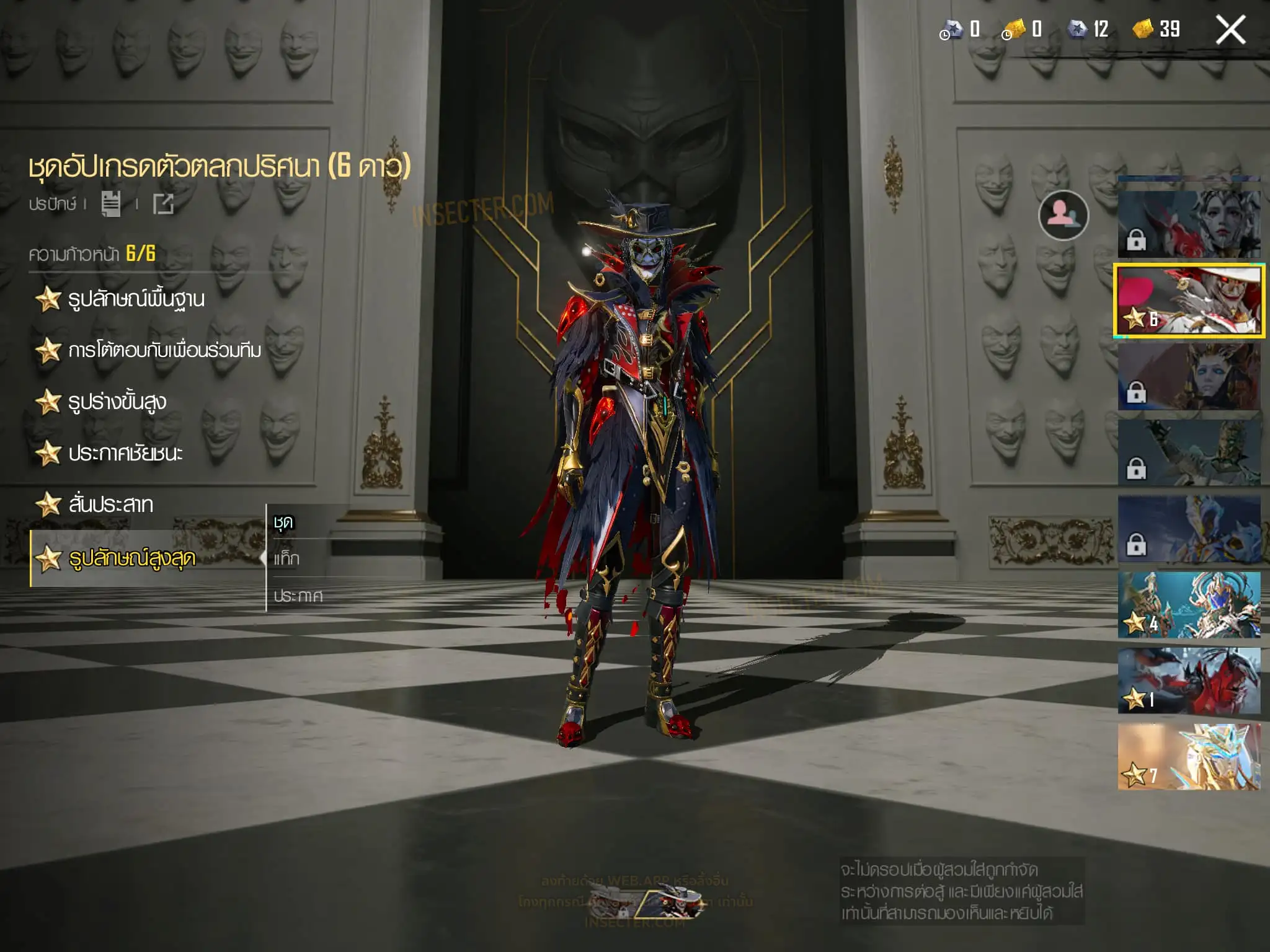Select the 6-star white hat outfit thumbnail
The height and width of the screenshot is (952, 1270).
pos(1189,301)
